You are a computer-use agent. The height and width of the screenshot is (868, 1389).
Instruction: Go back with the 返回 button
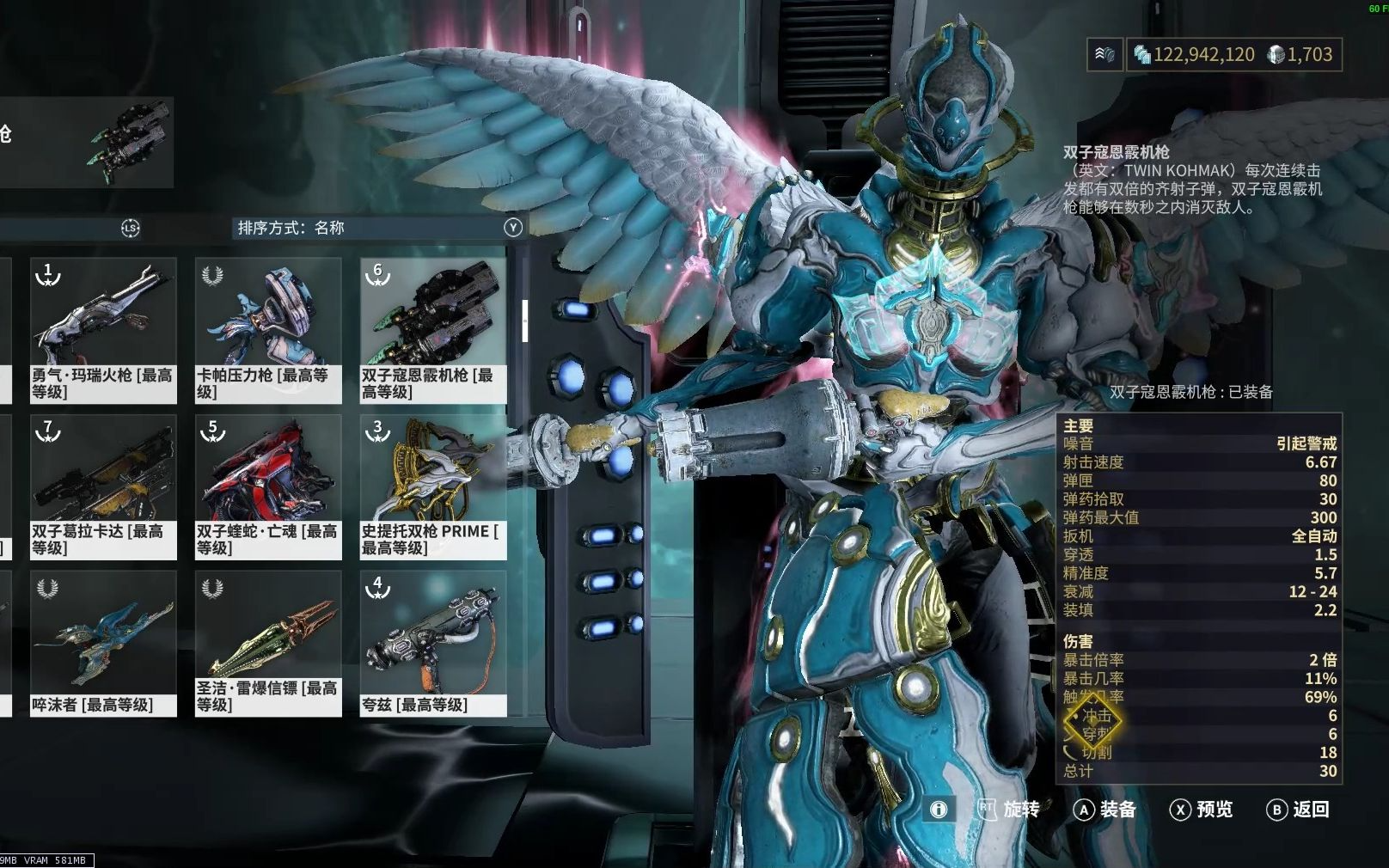[x=1298, y=810]
